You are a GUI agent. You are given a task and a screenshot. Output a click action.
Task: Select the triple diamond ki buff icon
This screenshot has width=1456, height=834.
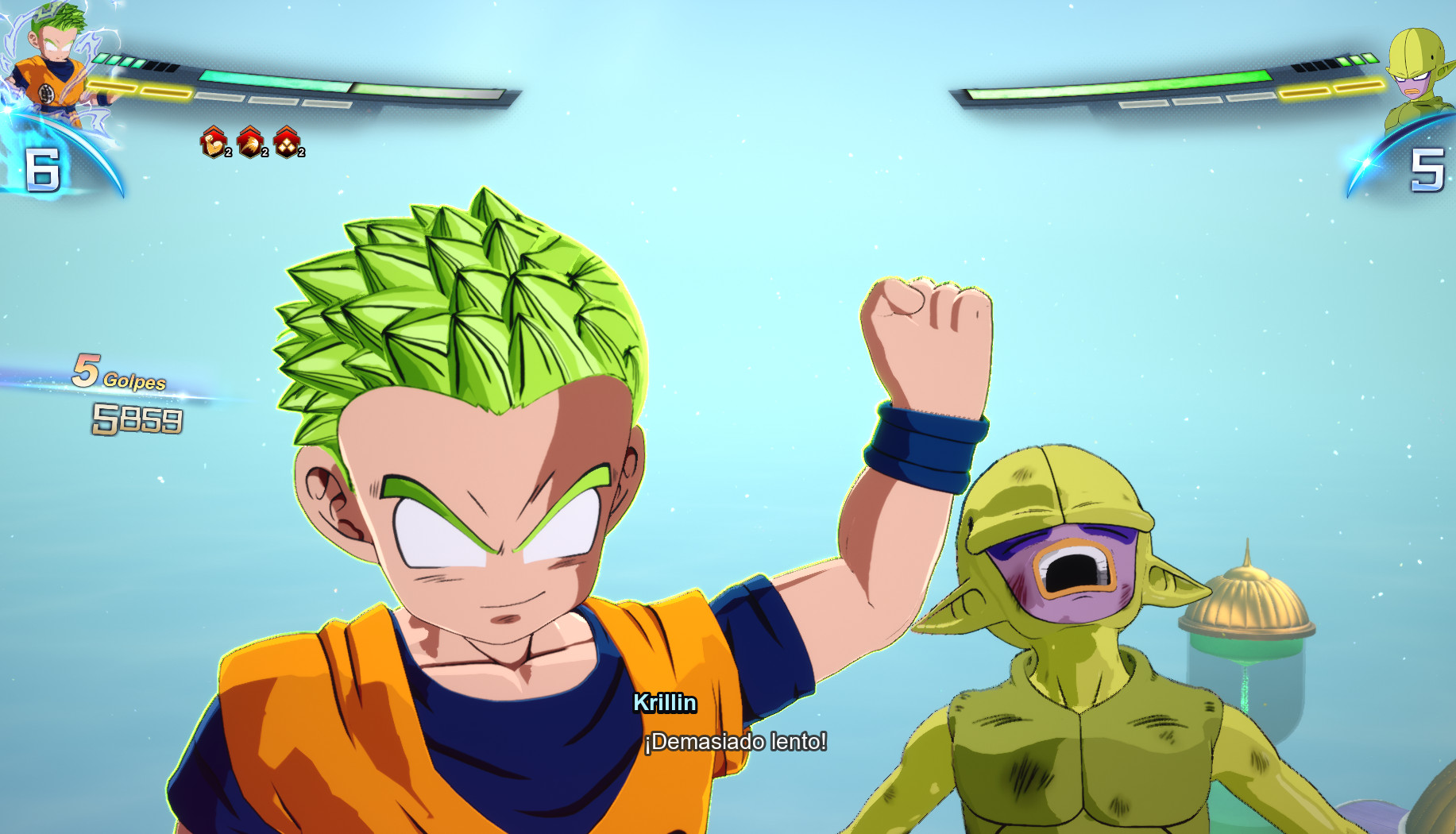pyautogui.click(x=286, y=145)
